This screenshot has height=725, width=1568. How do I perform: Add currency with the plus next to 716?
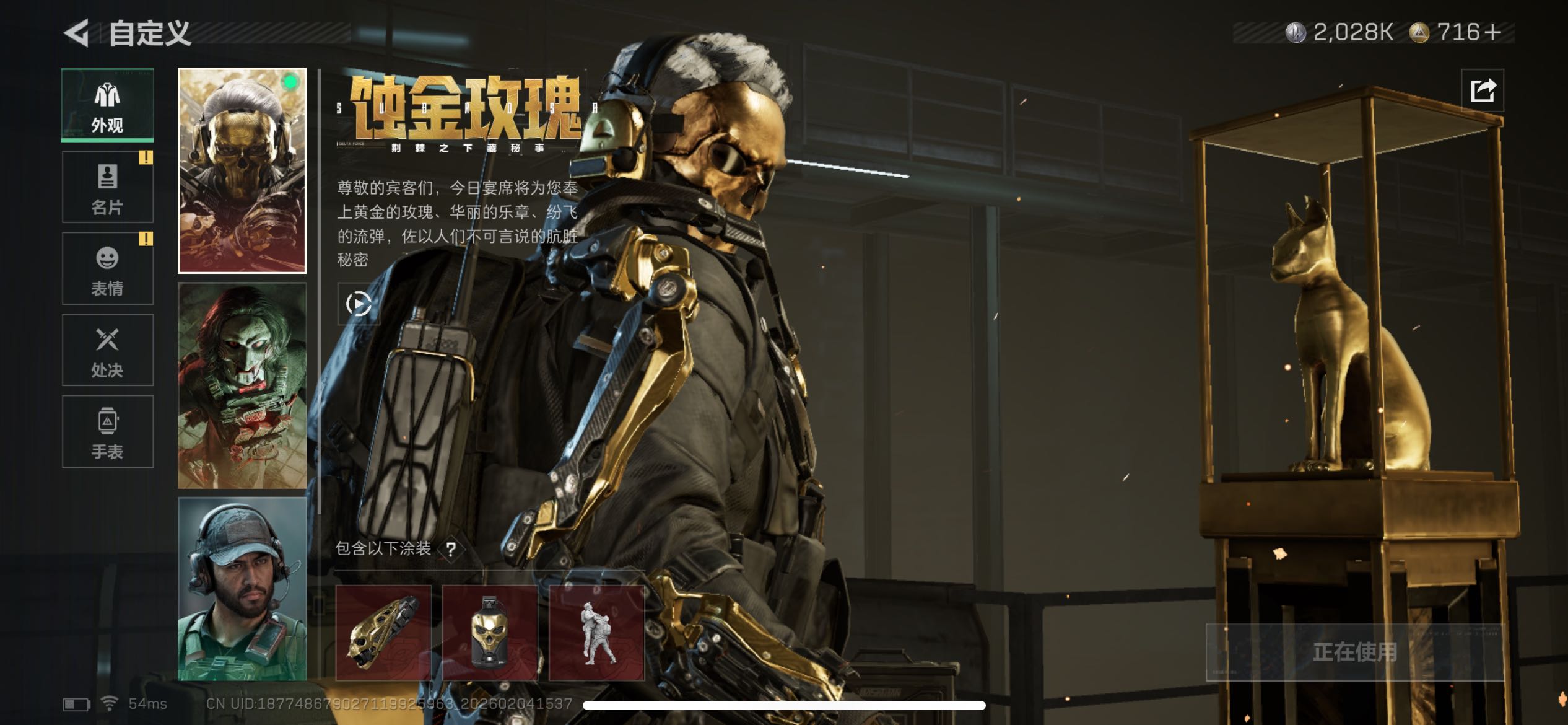click(1493, 32)
